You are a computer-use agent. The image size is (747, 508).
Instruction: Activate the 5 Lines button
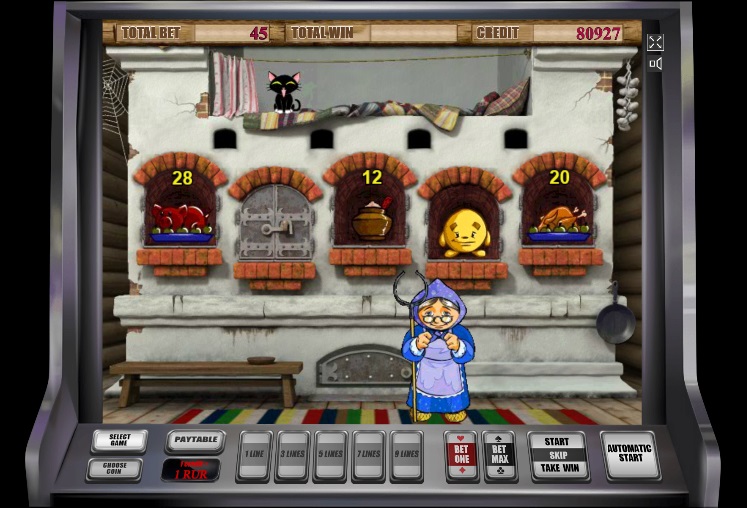coord(330,456)
